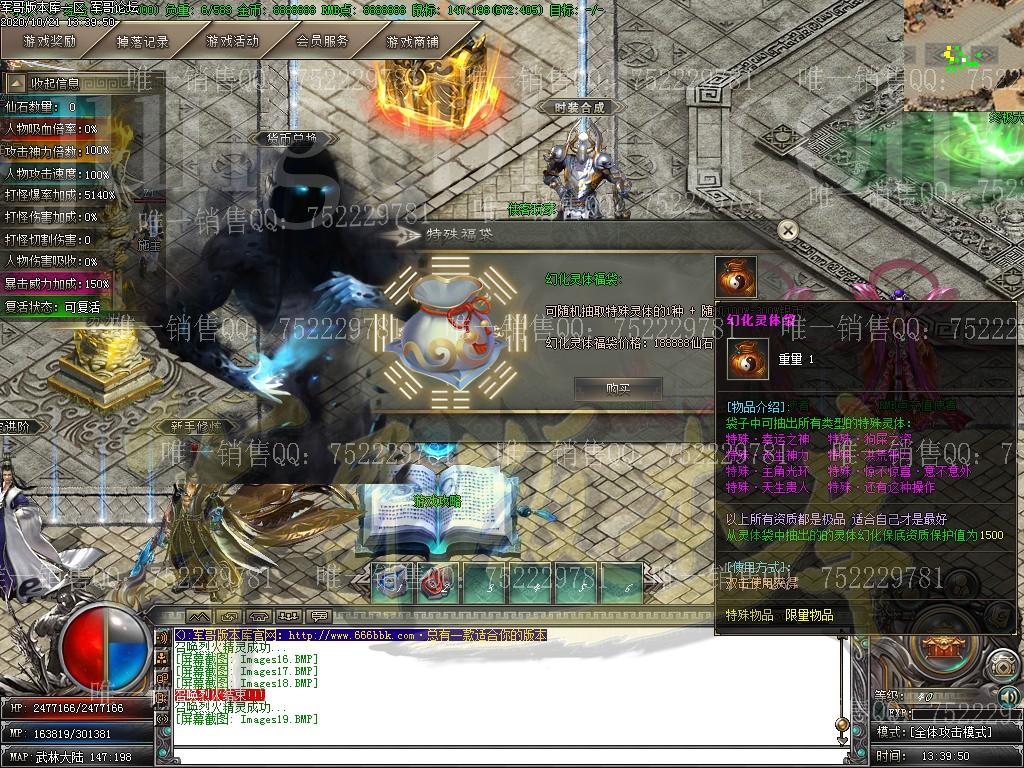Image resolution: width=1024 pixels, height=768 pixels.
Task: Close the 特殊福袋 dialog
Action: click(788, 231)
